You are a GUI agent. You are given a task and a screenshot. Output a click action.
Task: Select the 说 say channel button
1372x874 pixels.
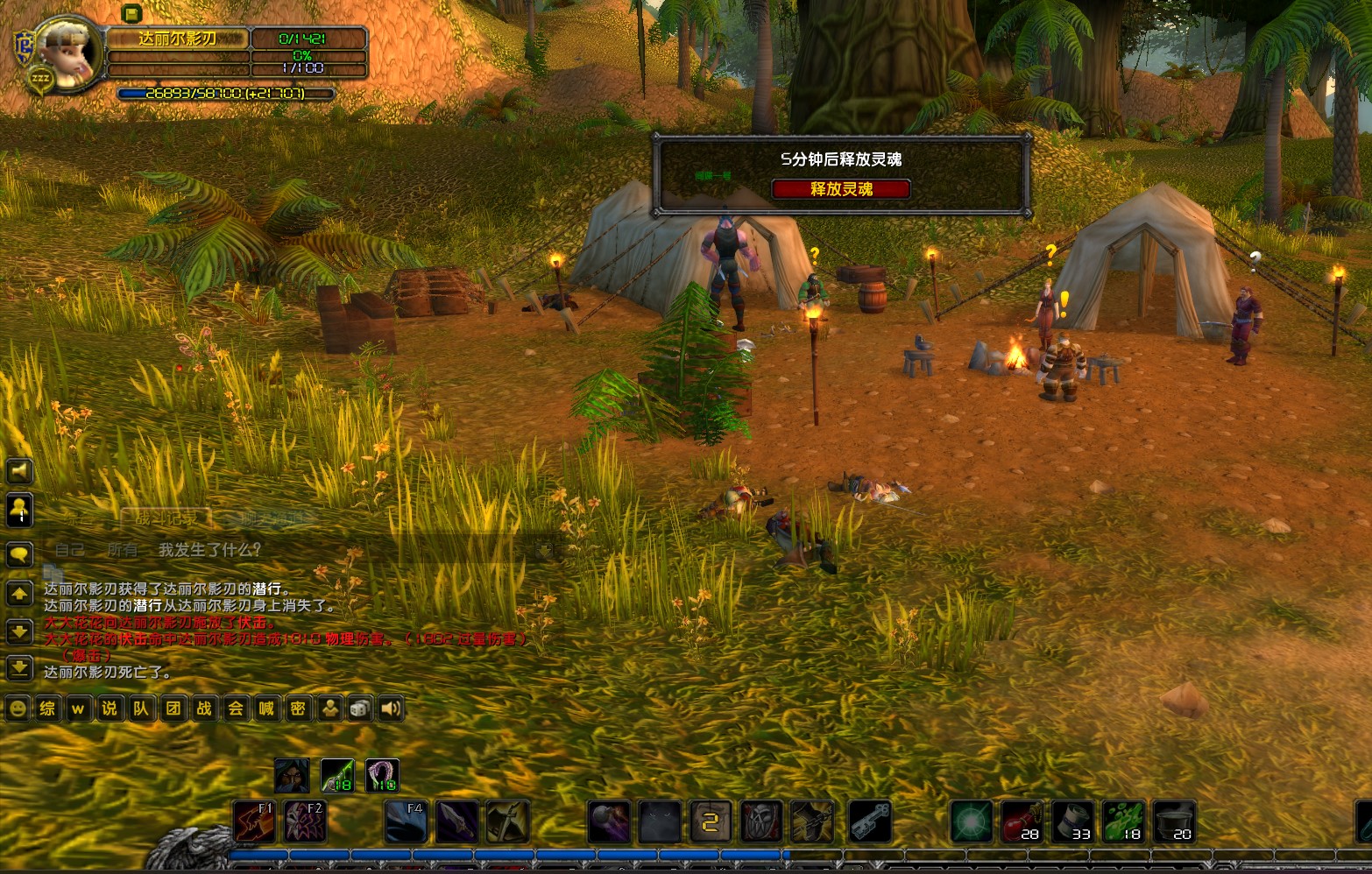click(x=110, y=708)
